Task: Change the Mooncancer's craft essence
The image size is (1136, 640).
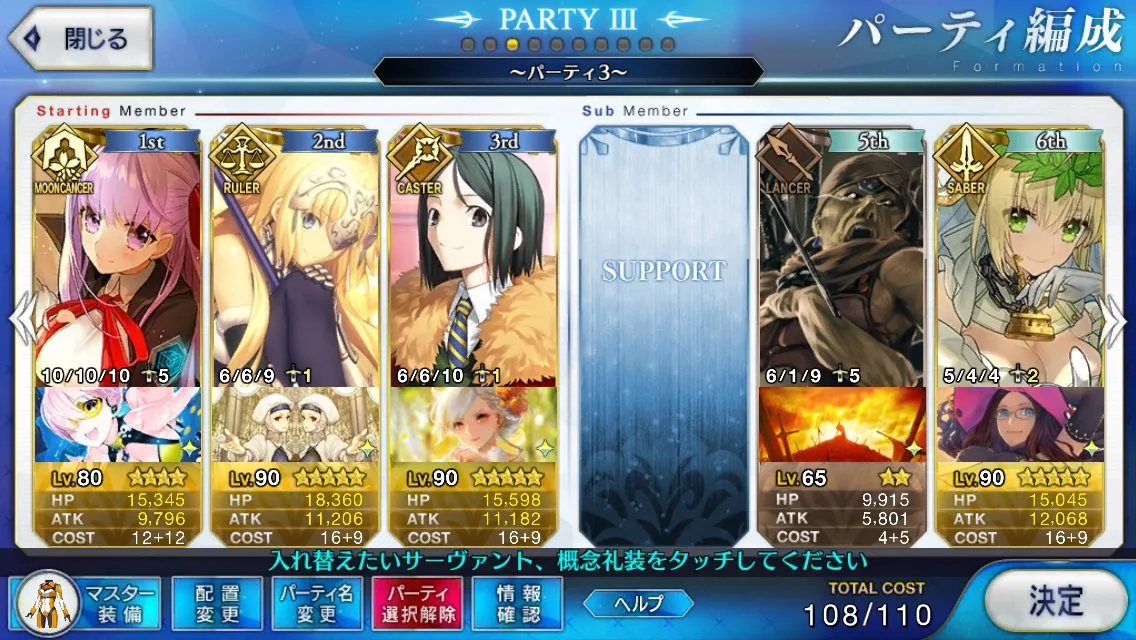Action: tap(116, 424)
